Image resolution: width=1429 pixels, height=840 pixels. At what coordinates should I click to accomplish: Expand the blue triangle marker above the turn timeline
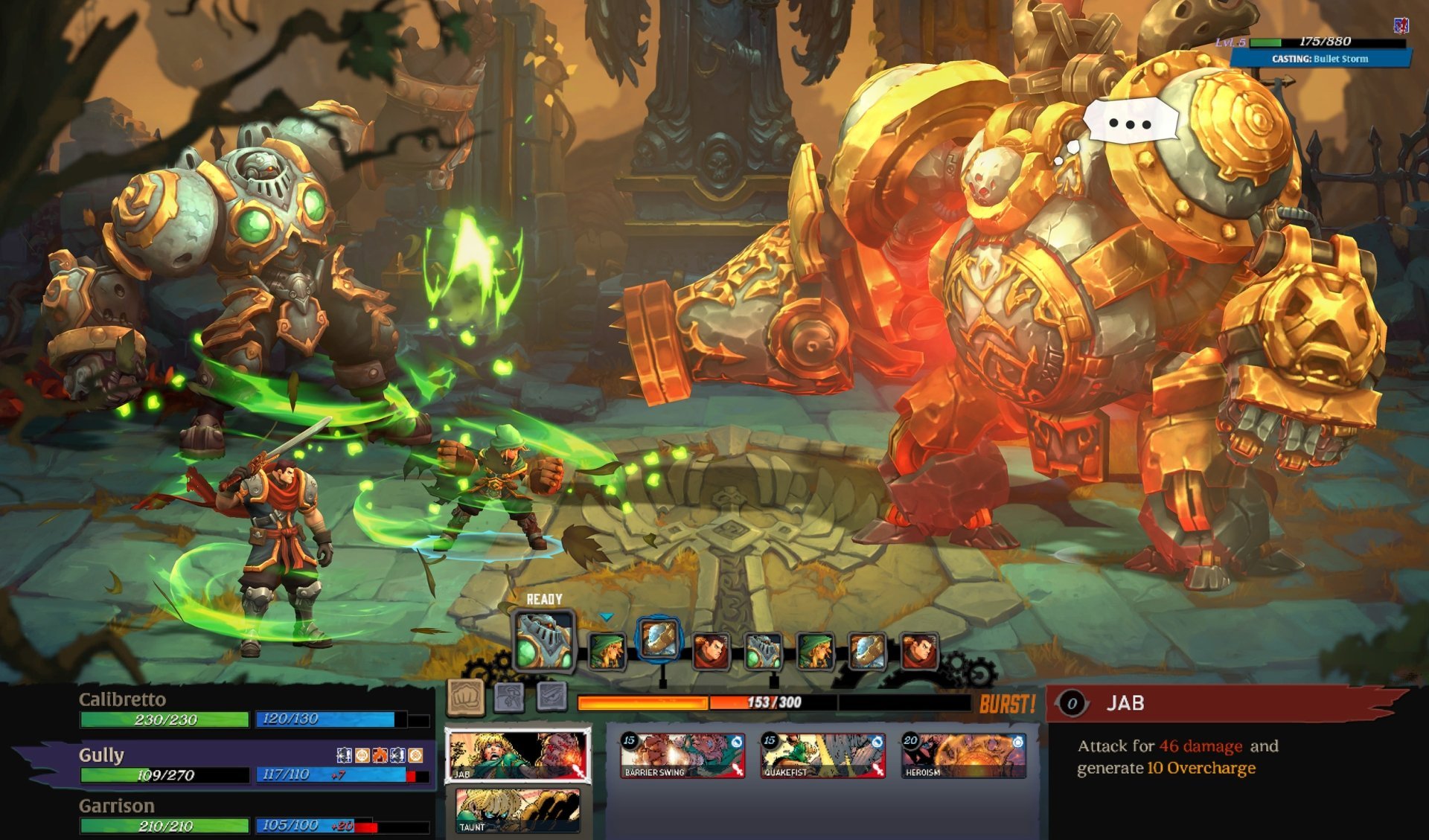606,616
